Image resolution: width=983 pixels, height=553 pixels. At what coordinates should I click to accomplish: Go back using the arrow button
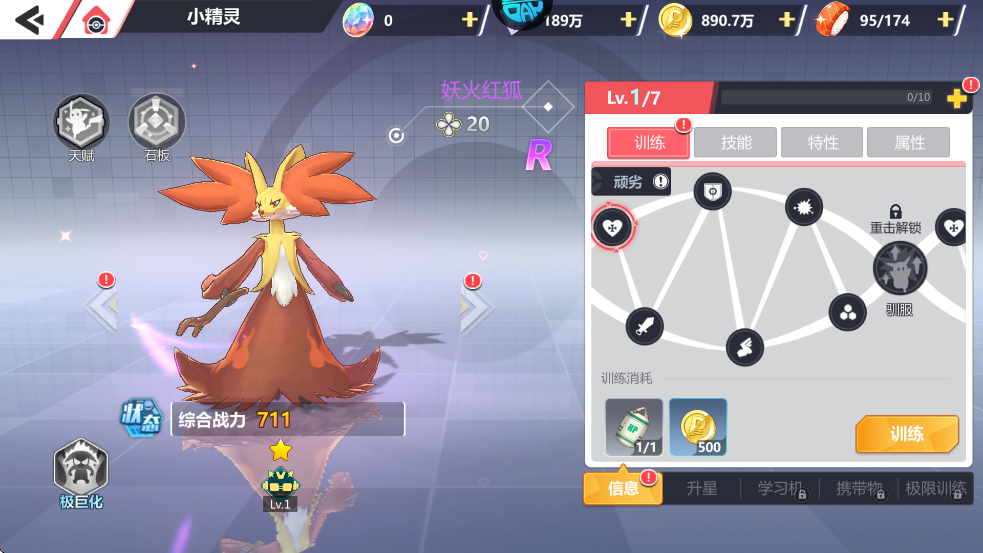[30, 19]
